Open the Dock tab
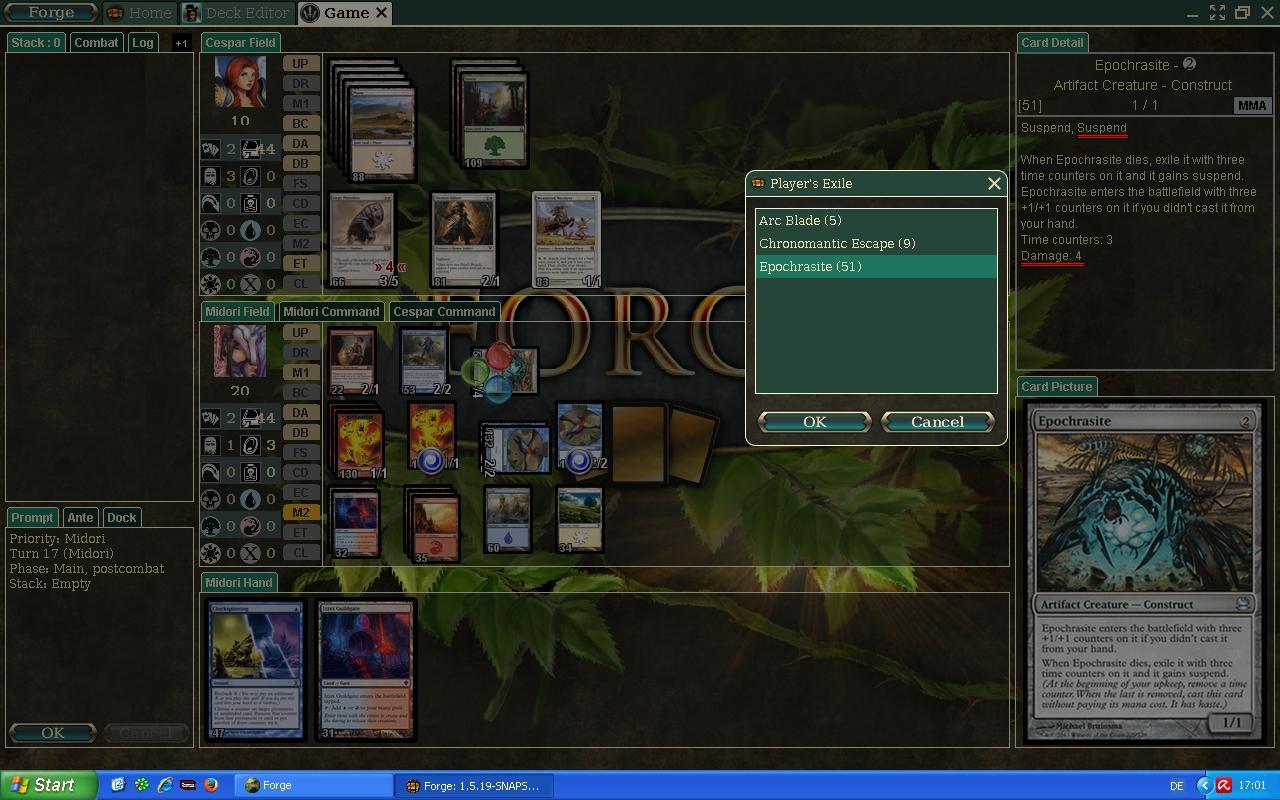Viewport: 1280px width, 800px height. point(121,517)
